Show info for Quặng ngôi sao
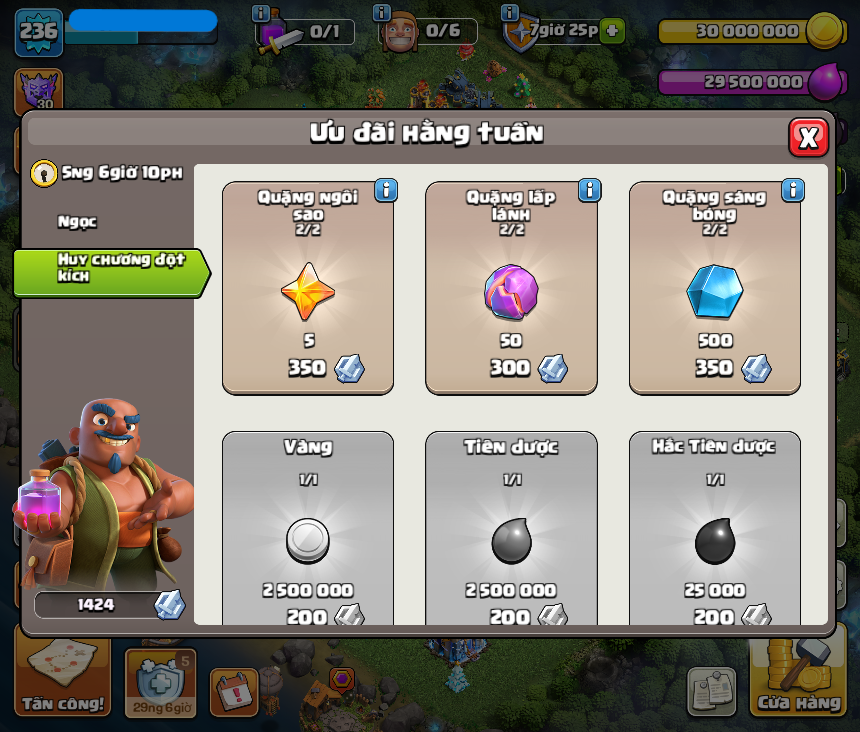860x732 pixels. (386, 190)
